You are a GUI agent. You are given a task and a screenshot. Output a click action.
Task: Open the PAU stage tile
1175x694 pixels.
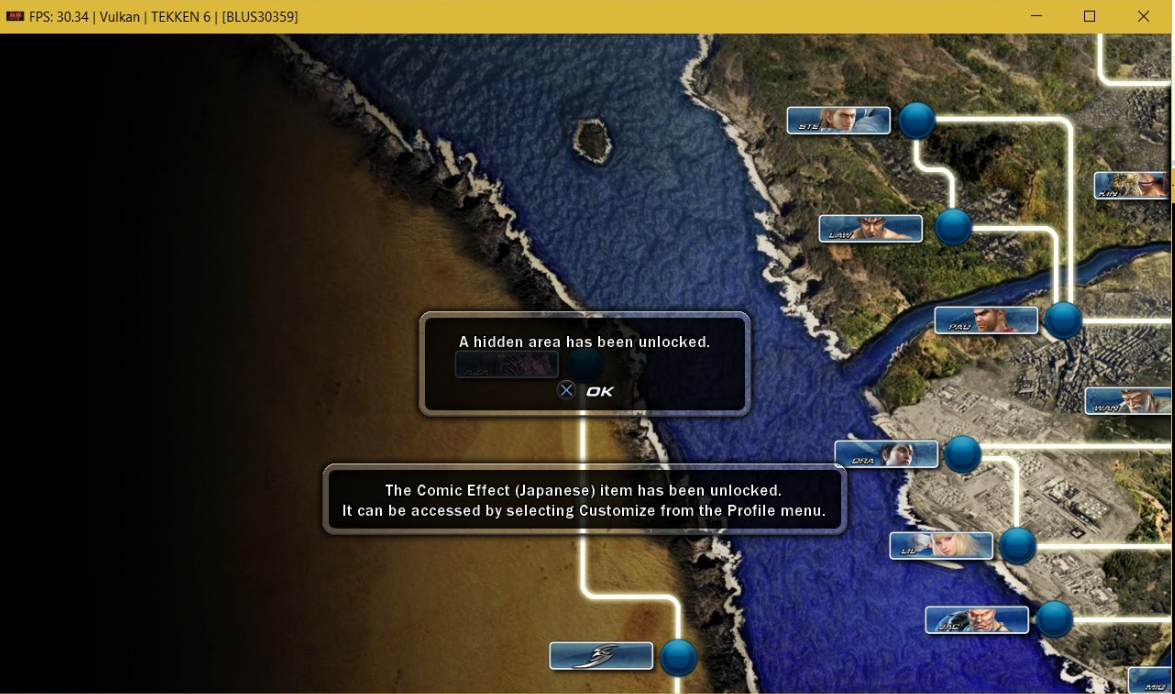coord(986,321)
